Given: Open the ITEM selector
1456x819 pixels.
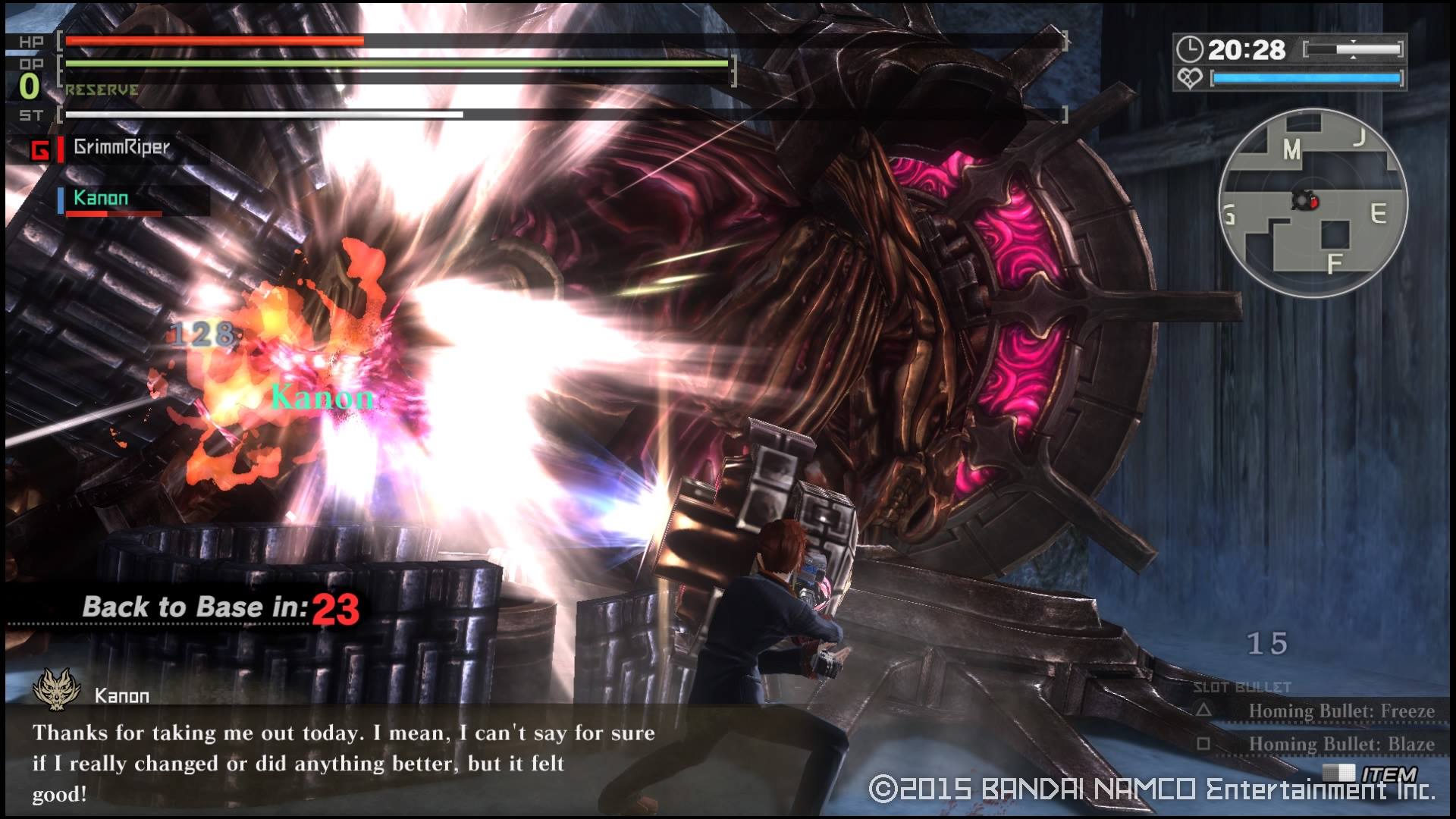Looking at the screenshot, I should point(1388,773).
